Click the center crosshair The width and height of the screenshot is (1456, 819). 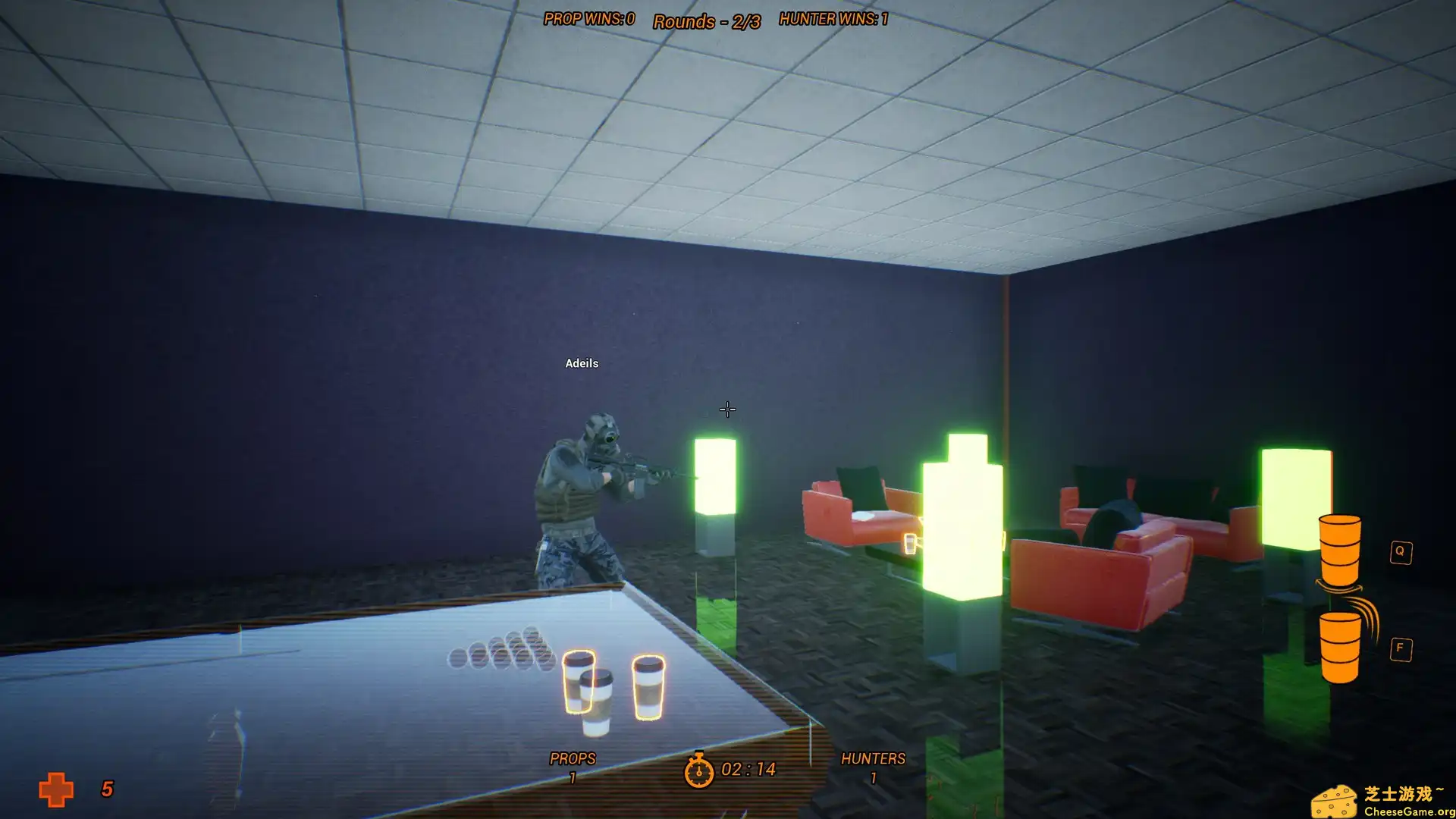pyautogui.click(x=726, y=409)
